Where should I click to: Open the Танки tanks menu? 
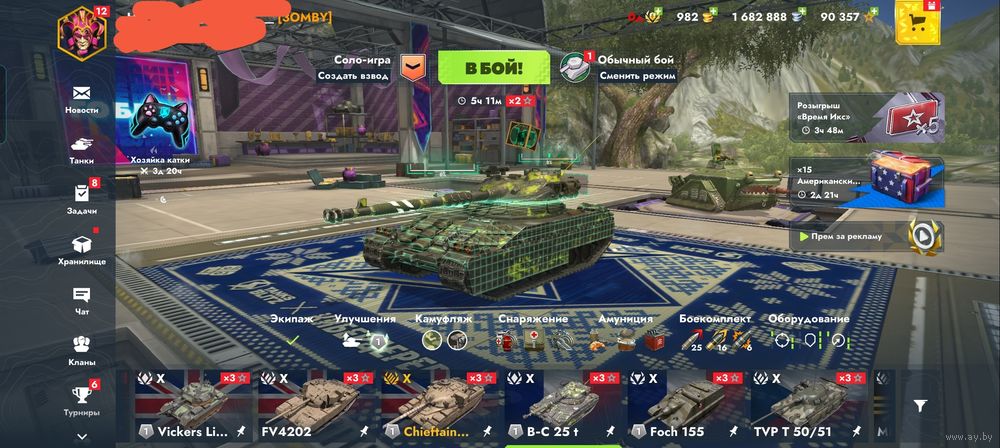82,148
